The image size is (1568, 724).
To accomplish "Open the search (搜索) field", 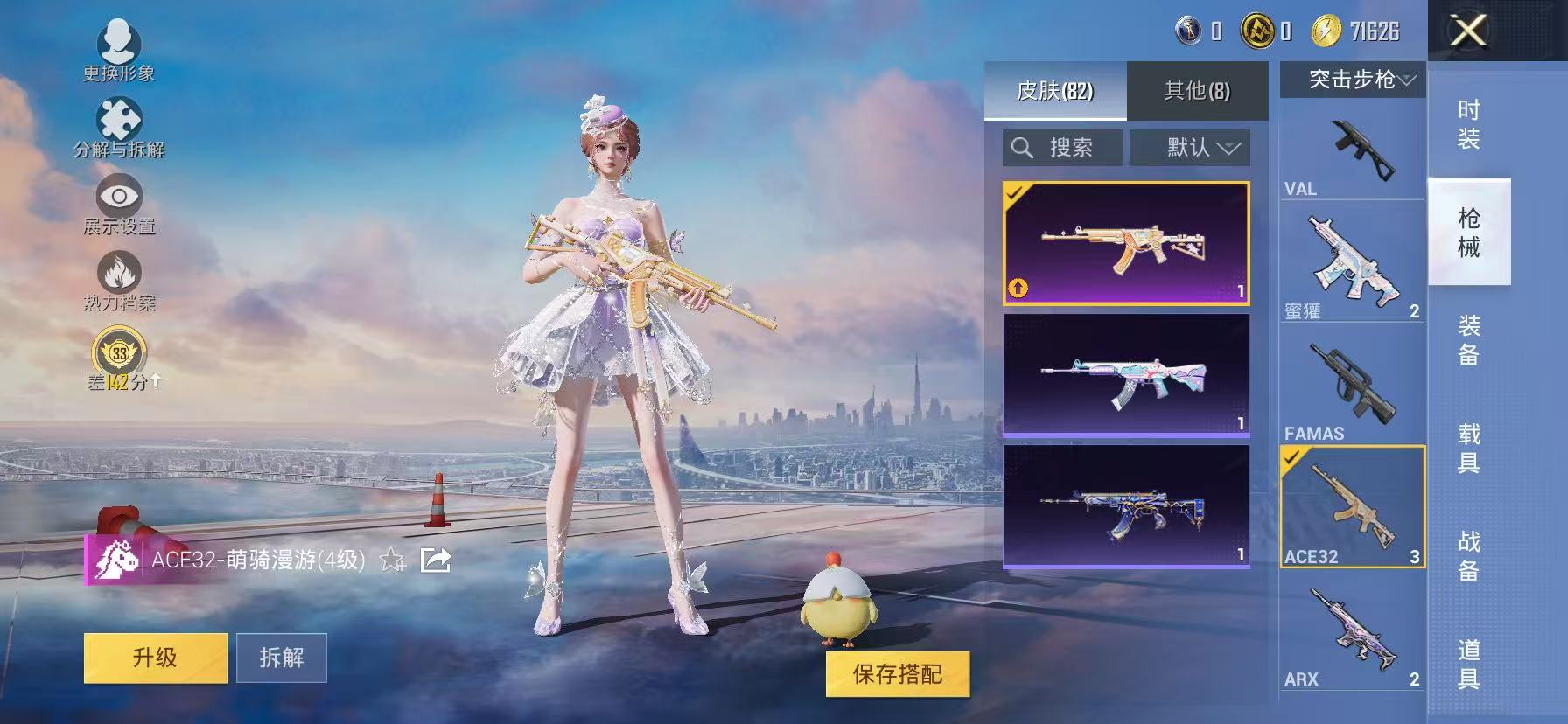I will [1061, 147].
